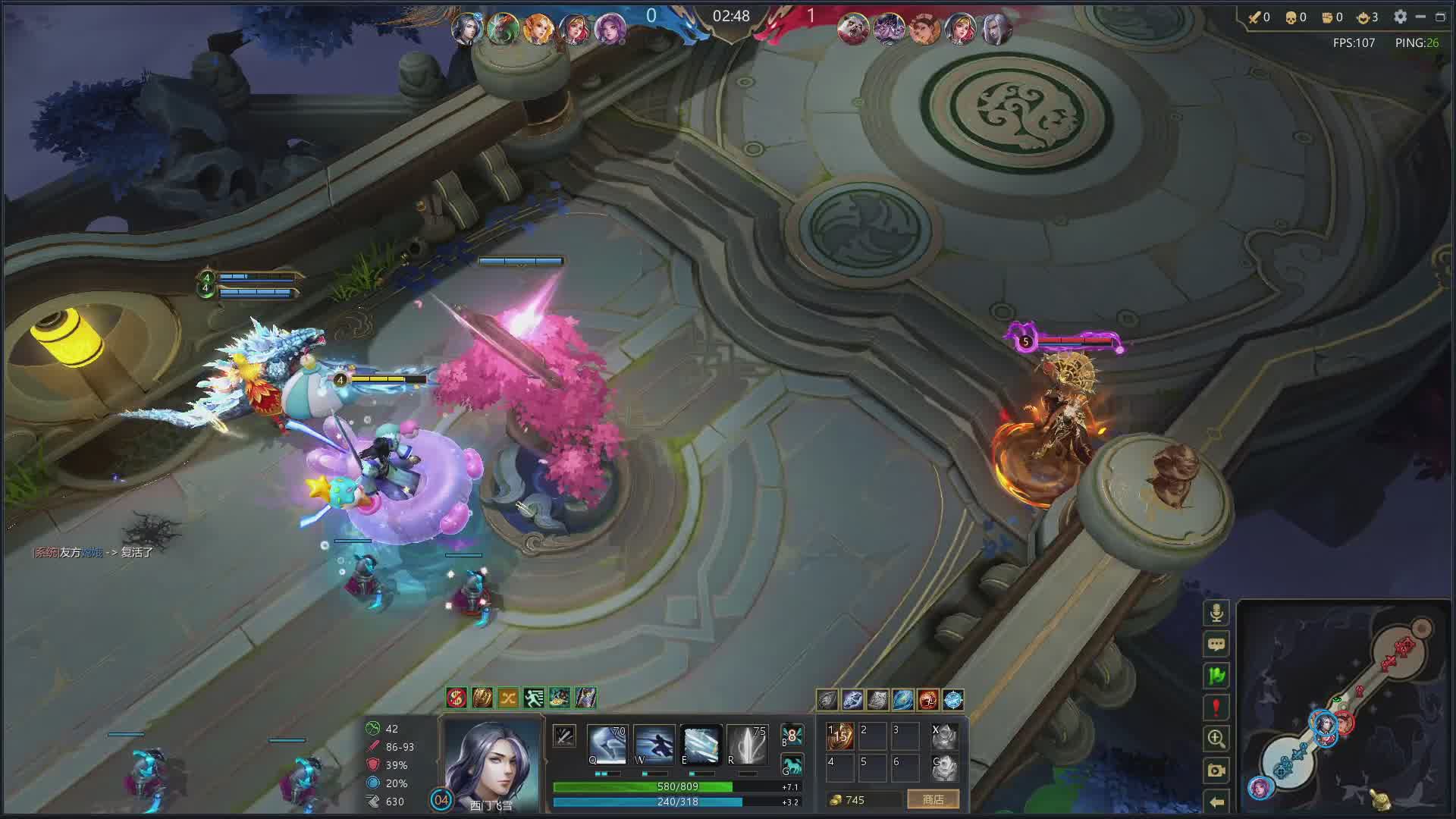Click the running figure buff icon
This screenshot has width=1456, height=819.
click(x=533, y=698)
